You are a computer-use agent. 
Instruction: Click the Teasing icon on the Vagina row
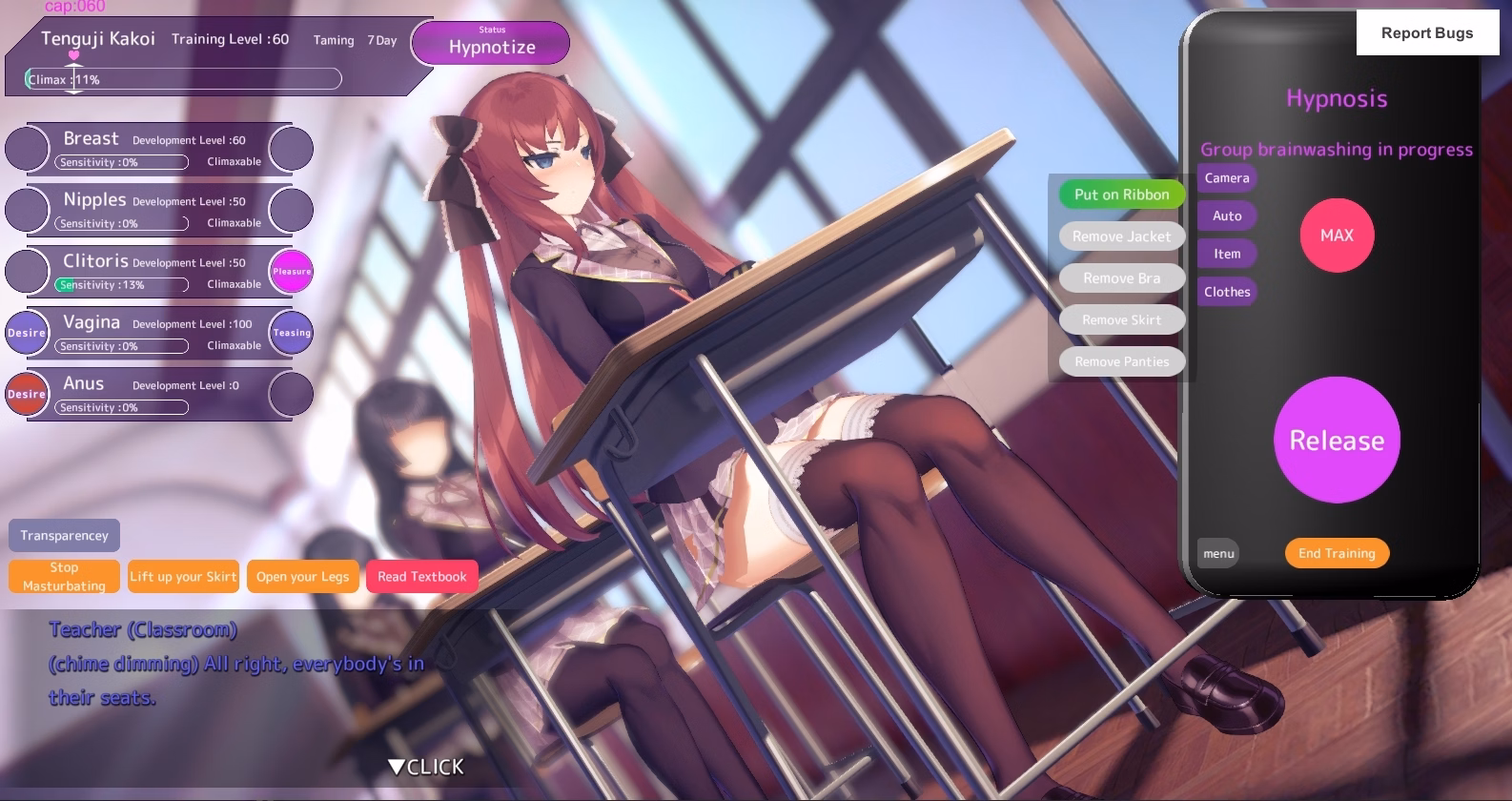[x=291, y=332]
